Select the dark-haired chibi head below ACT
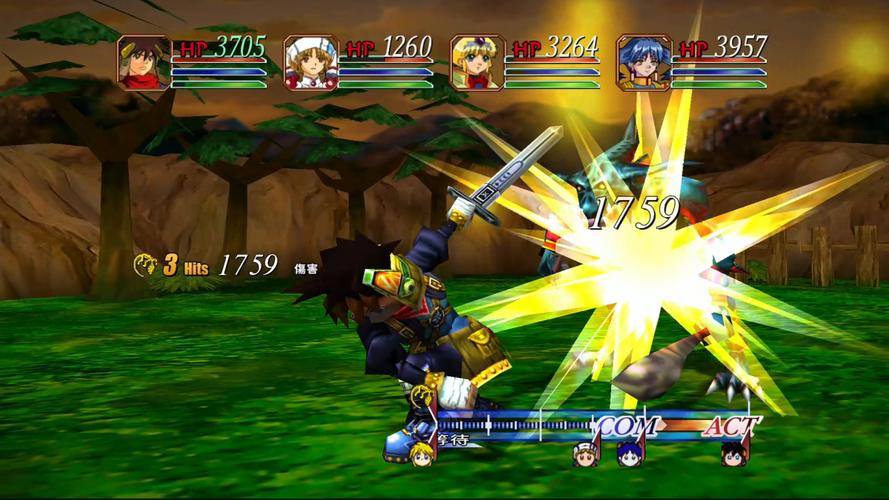The width and height of the screenshot is (889, 500). [x=733, y=454]
